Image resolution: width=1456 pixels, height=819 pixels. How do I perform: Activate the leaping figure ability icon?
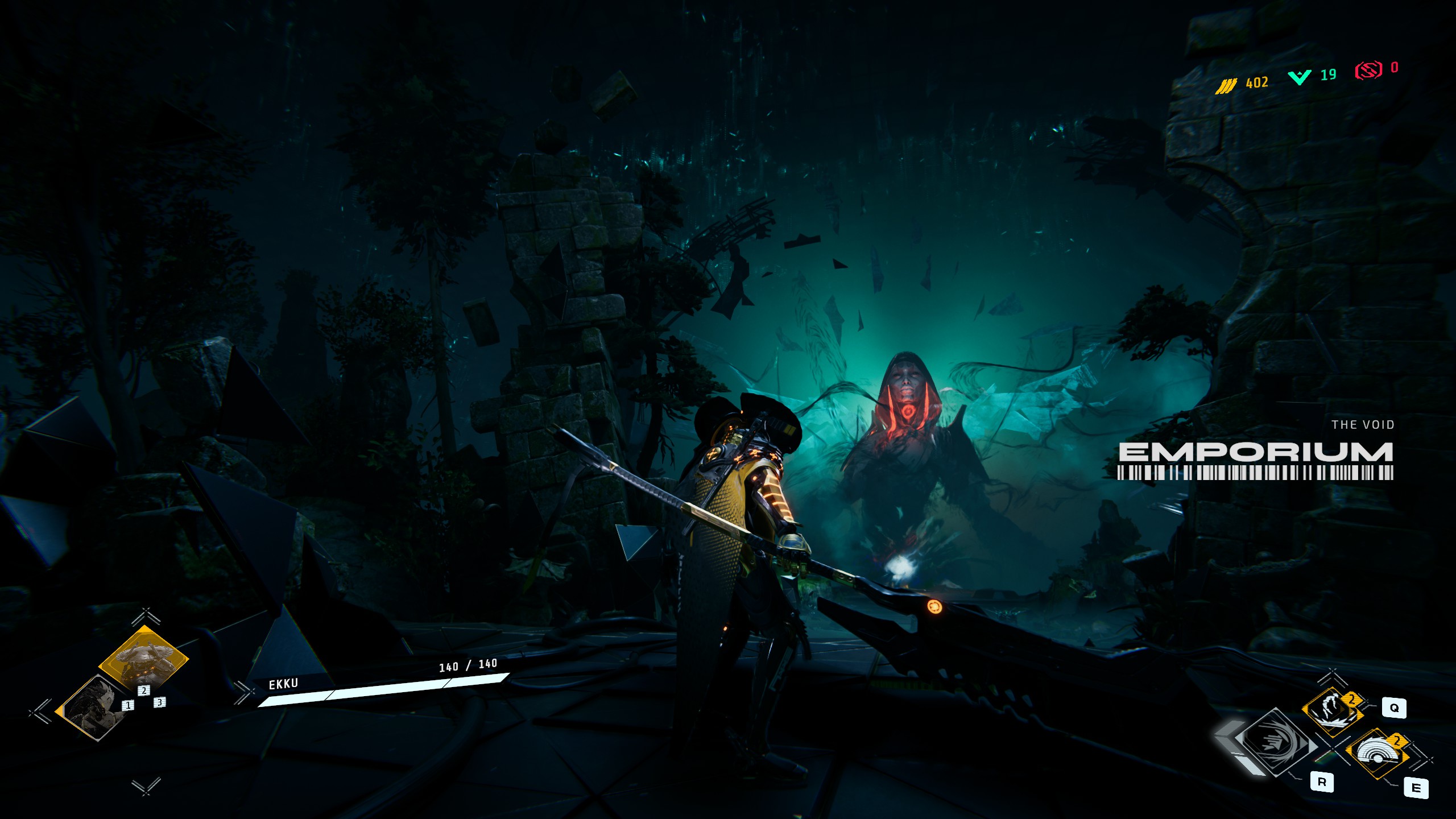(1332, 709)
